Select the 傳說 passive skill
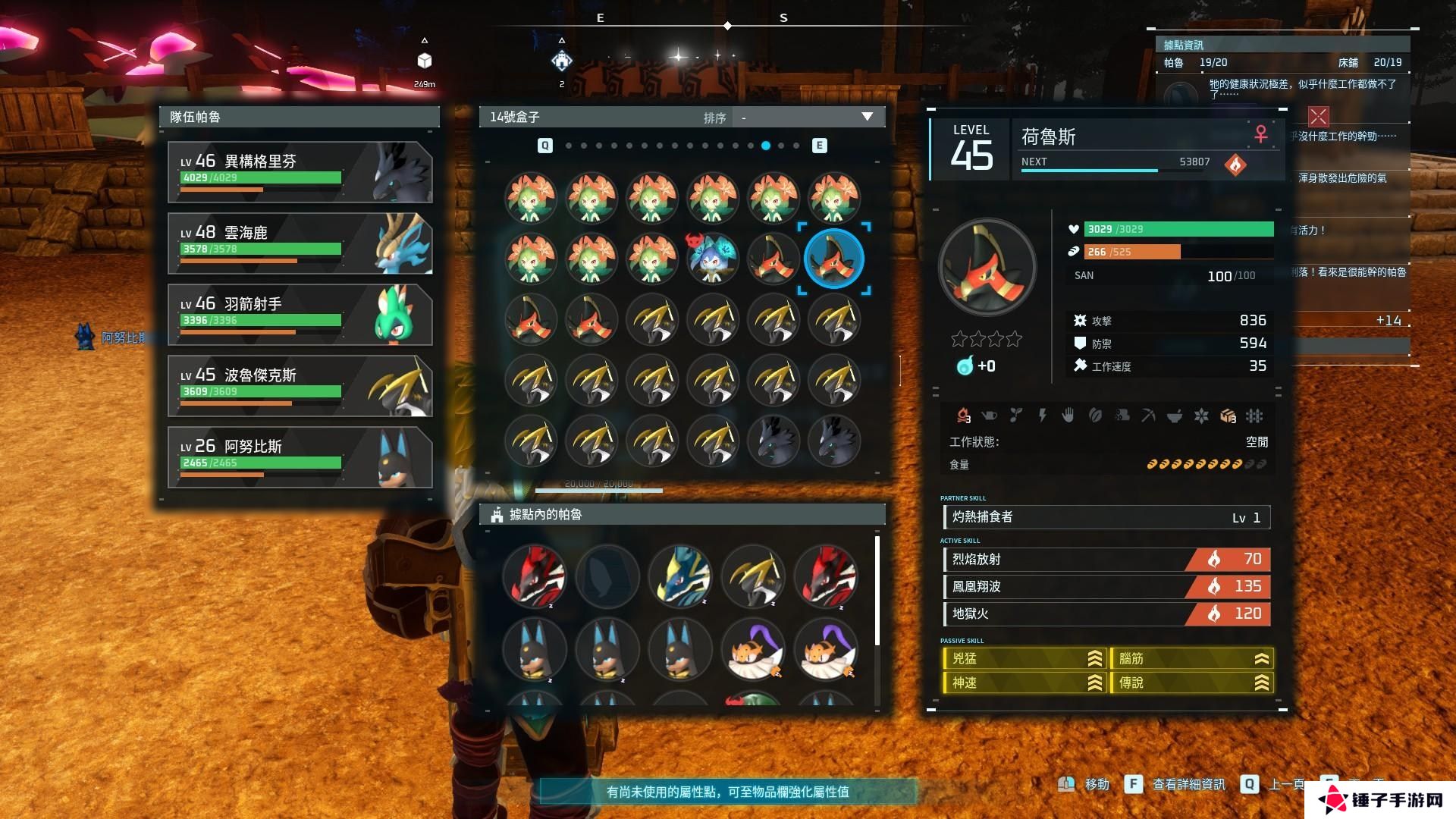 tap(1191, 683)
